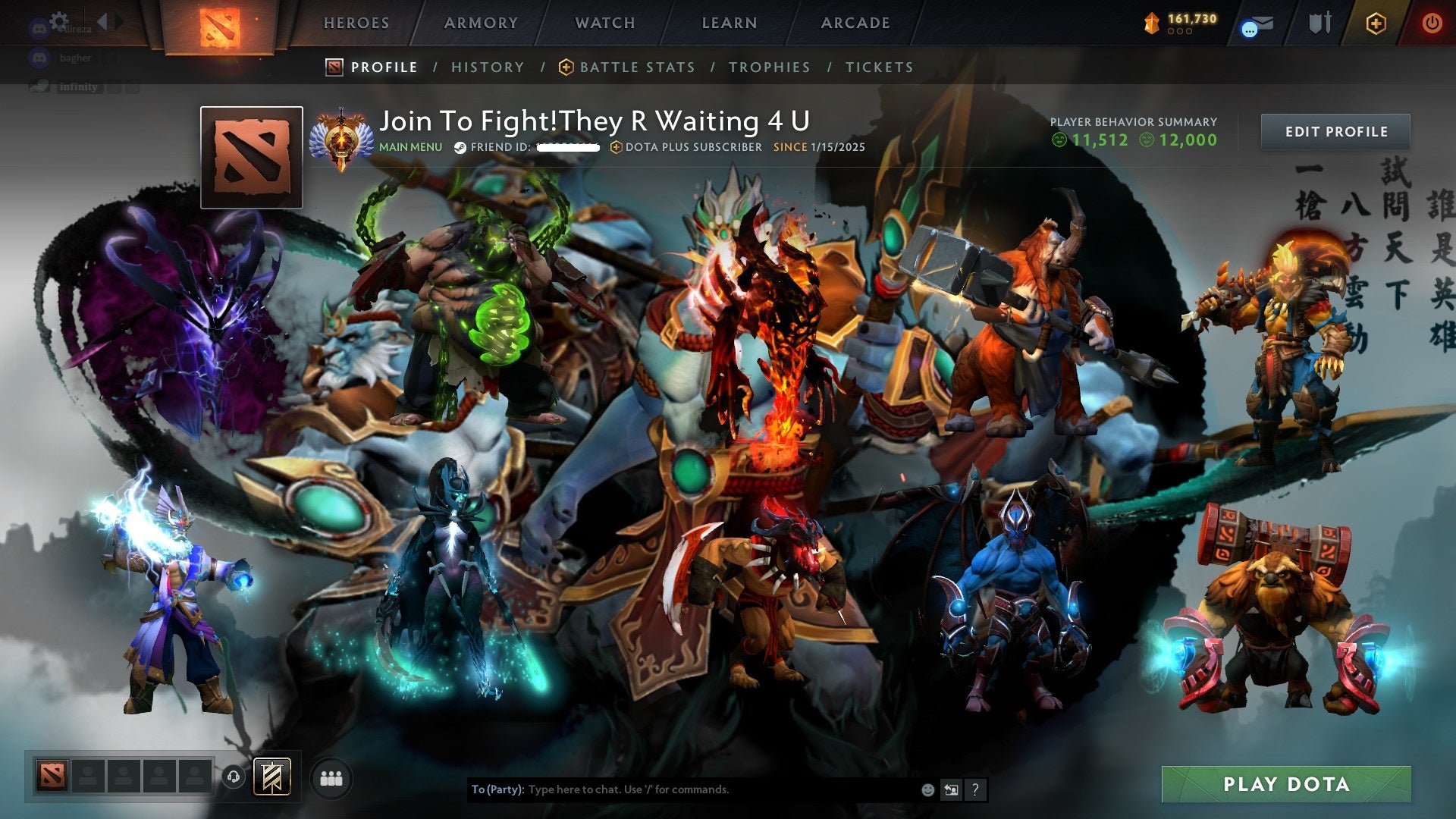This screenshot has height=819, width=1456.
Task: Click the battle pass level emblem
Action: tap(1153, 23)
